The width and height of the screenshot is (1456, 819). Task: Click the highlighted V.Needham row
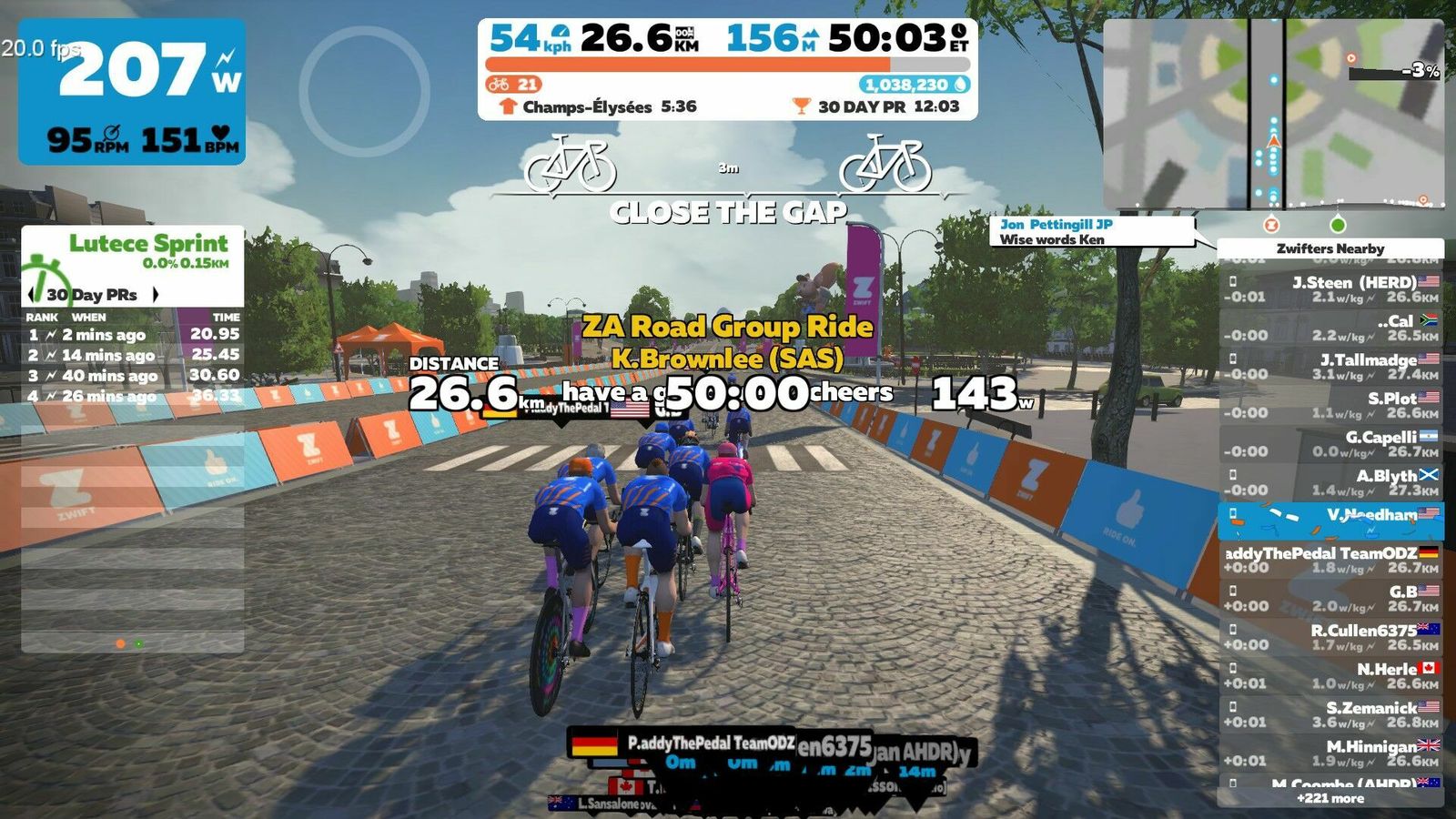1330,521
